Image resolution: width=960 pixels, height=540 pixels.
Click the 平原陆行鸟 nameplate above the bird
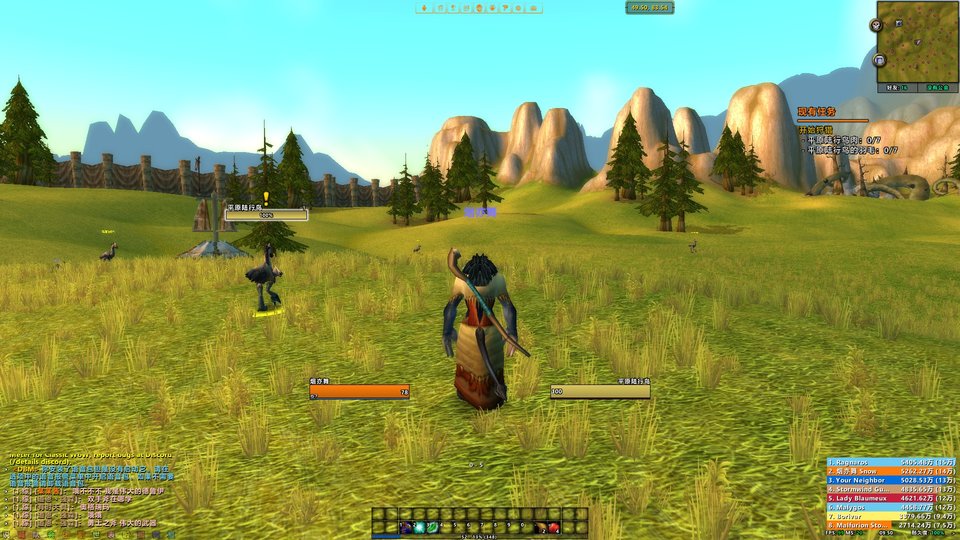coord(266,213)
